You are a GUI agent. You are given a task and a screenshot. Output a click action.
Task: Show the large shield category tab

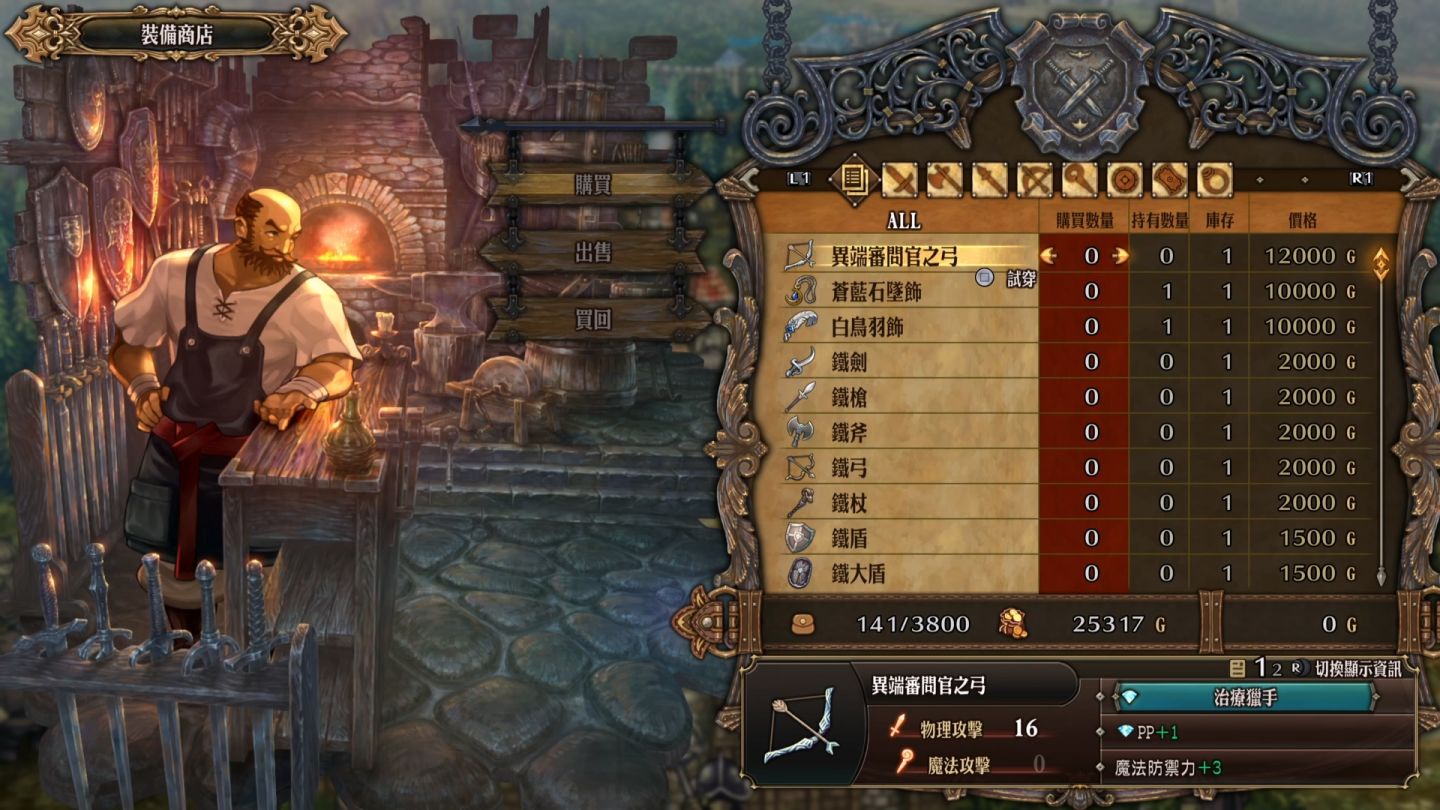tap(1169, 180)
